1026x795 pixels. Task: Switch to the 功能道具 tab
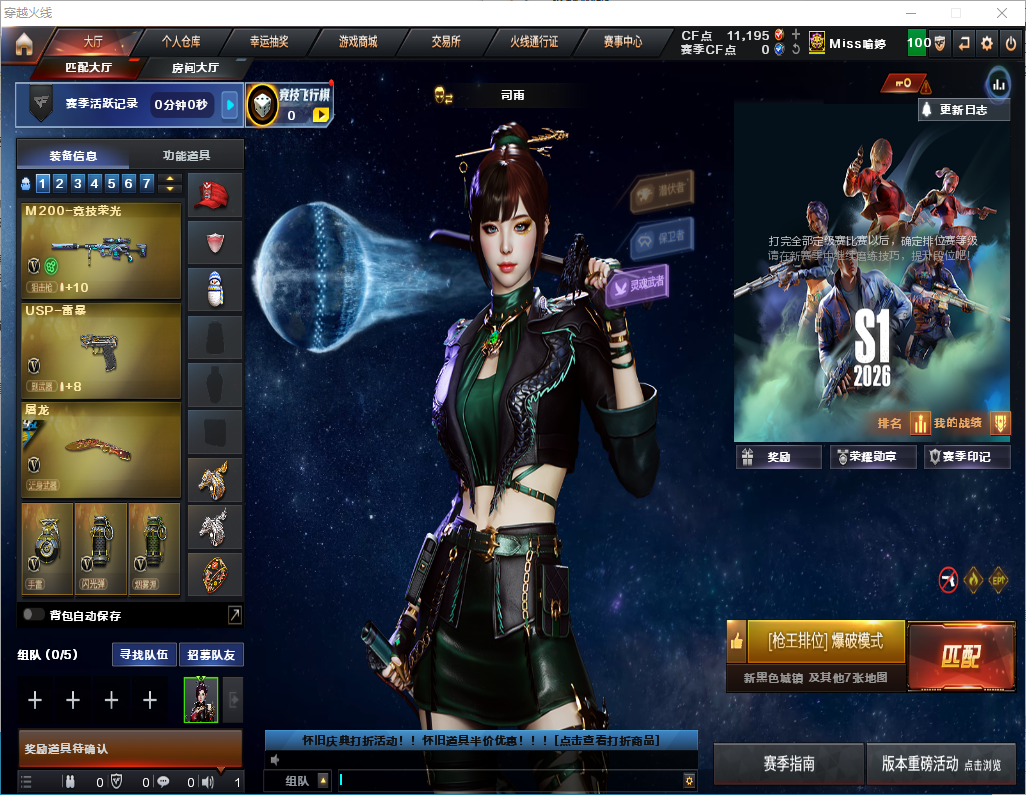pyautogui.click(x=185, y=155)
